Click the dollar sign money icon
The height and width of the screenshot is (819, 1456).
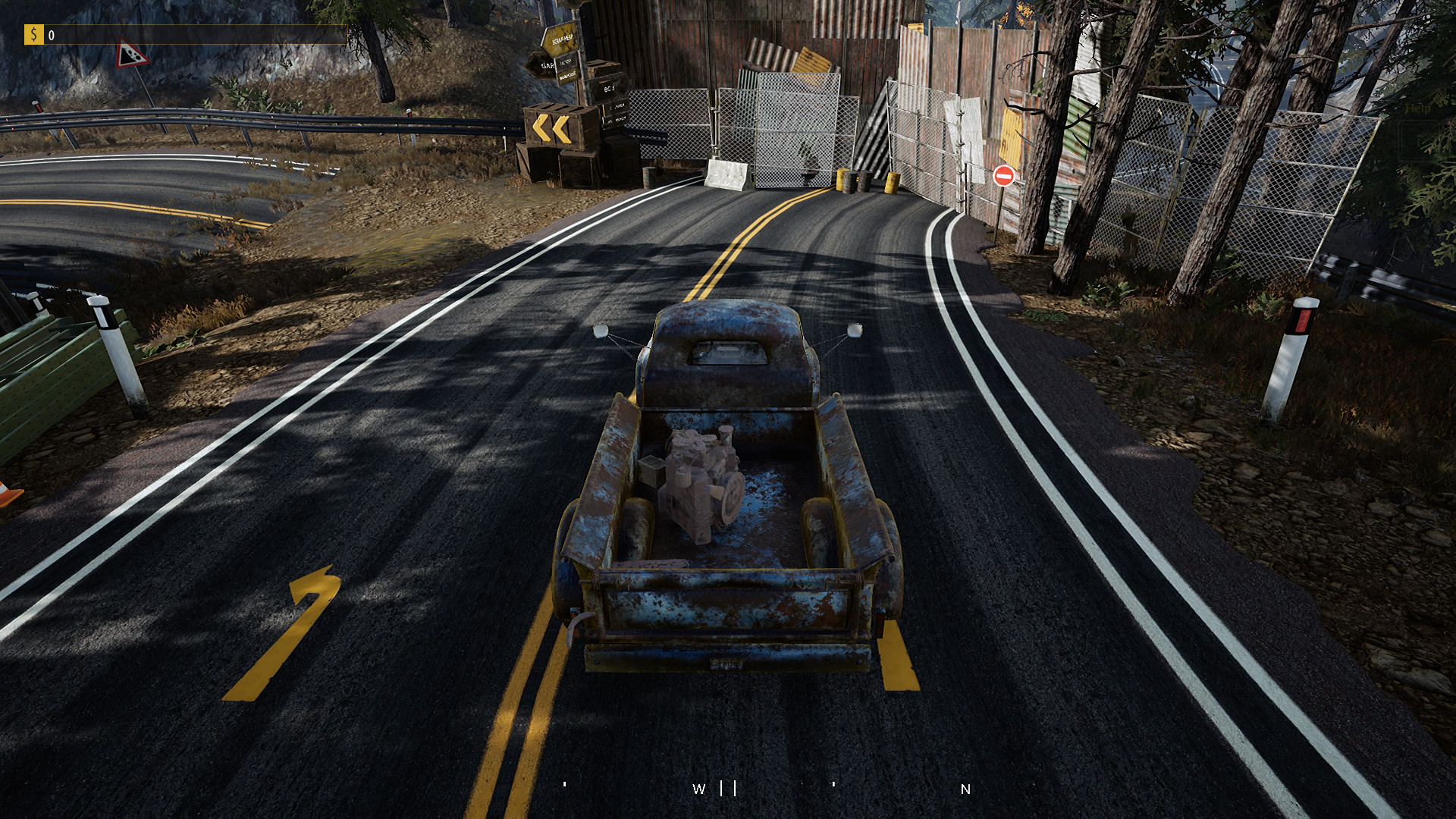coord(34,33)
